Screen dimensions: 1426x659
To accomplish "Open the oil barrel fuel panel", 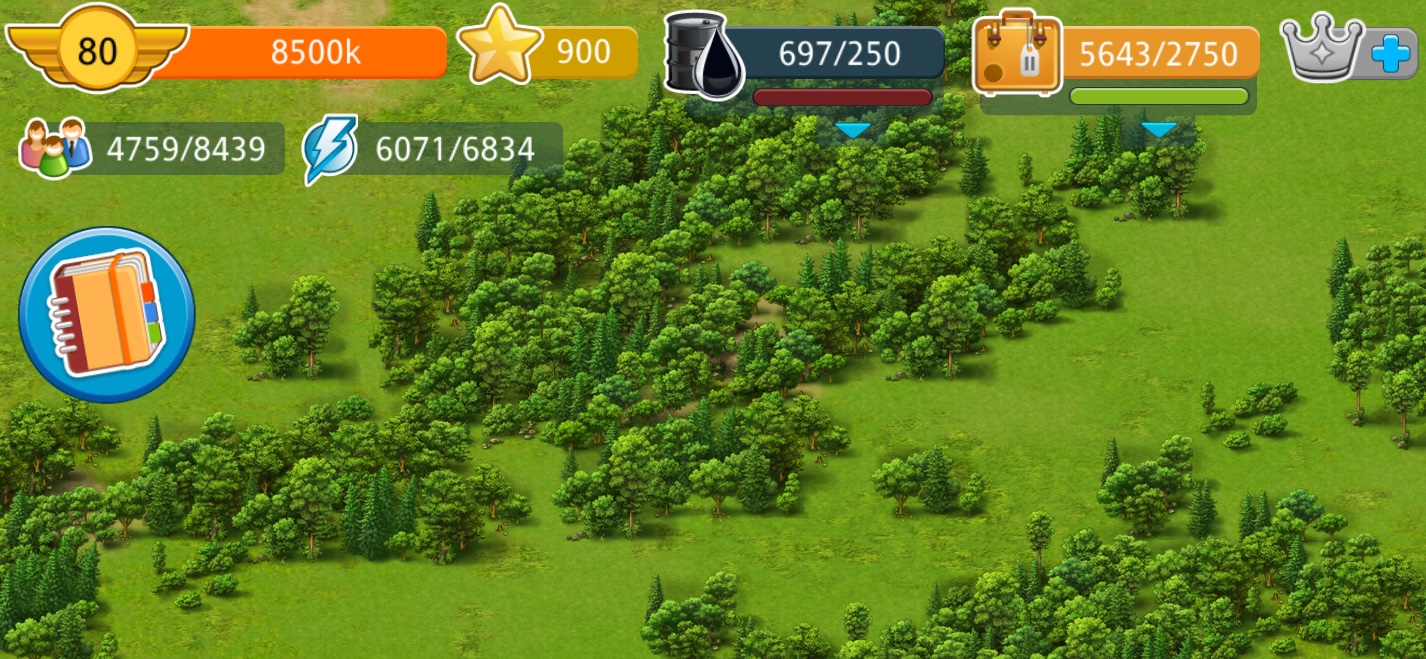I will click(703, 53).
